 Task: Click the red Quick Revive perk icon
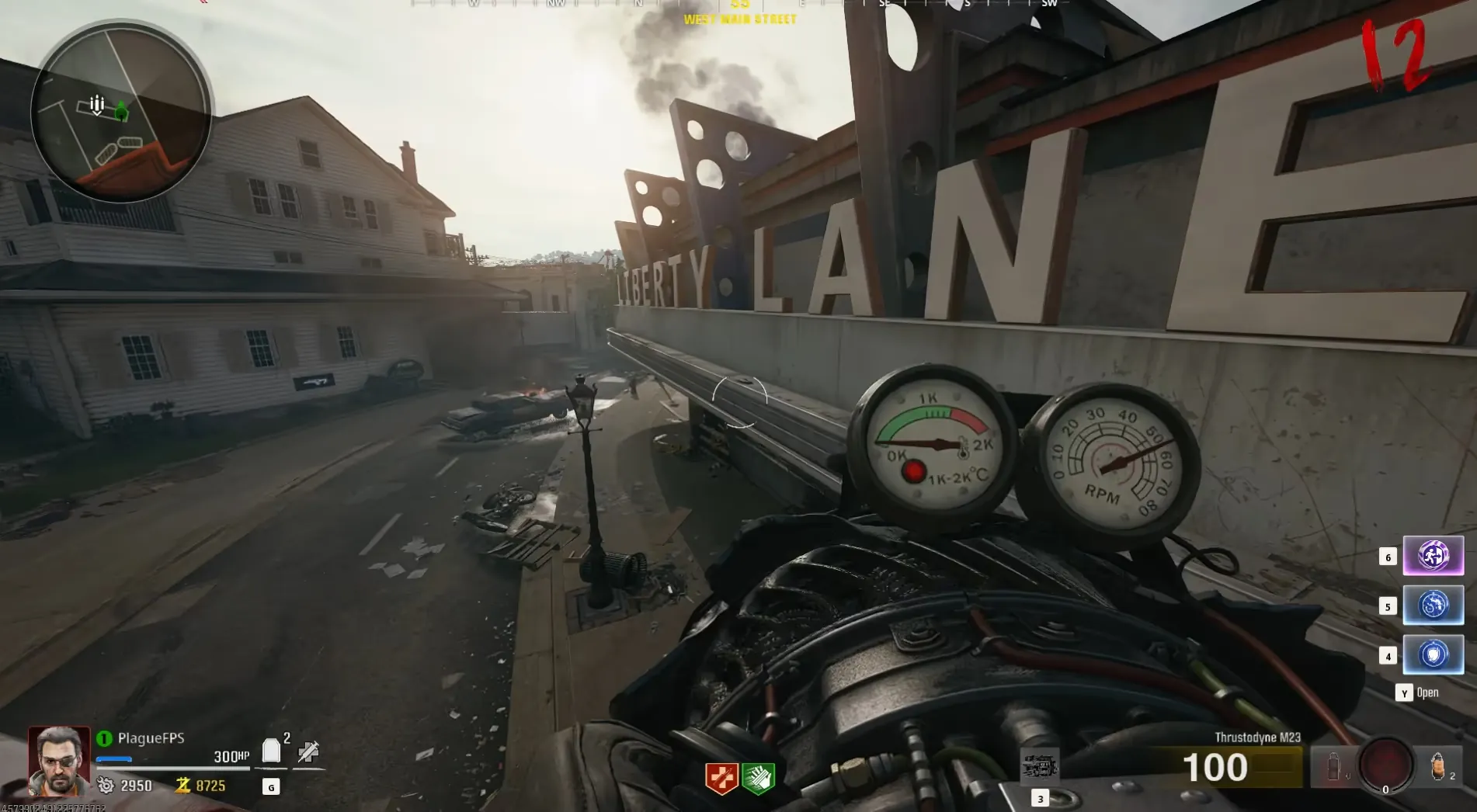[x=721, y=778]
